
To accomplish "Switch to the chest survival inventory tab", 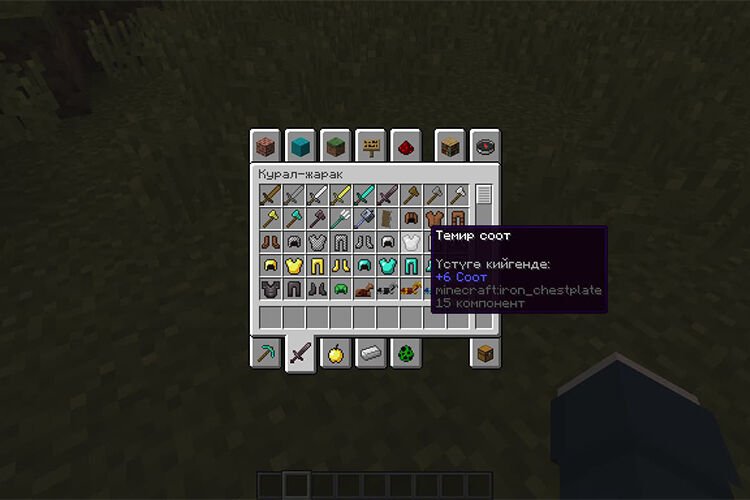I will coord(485,353).
